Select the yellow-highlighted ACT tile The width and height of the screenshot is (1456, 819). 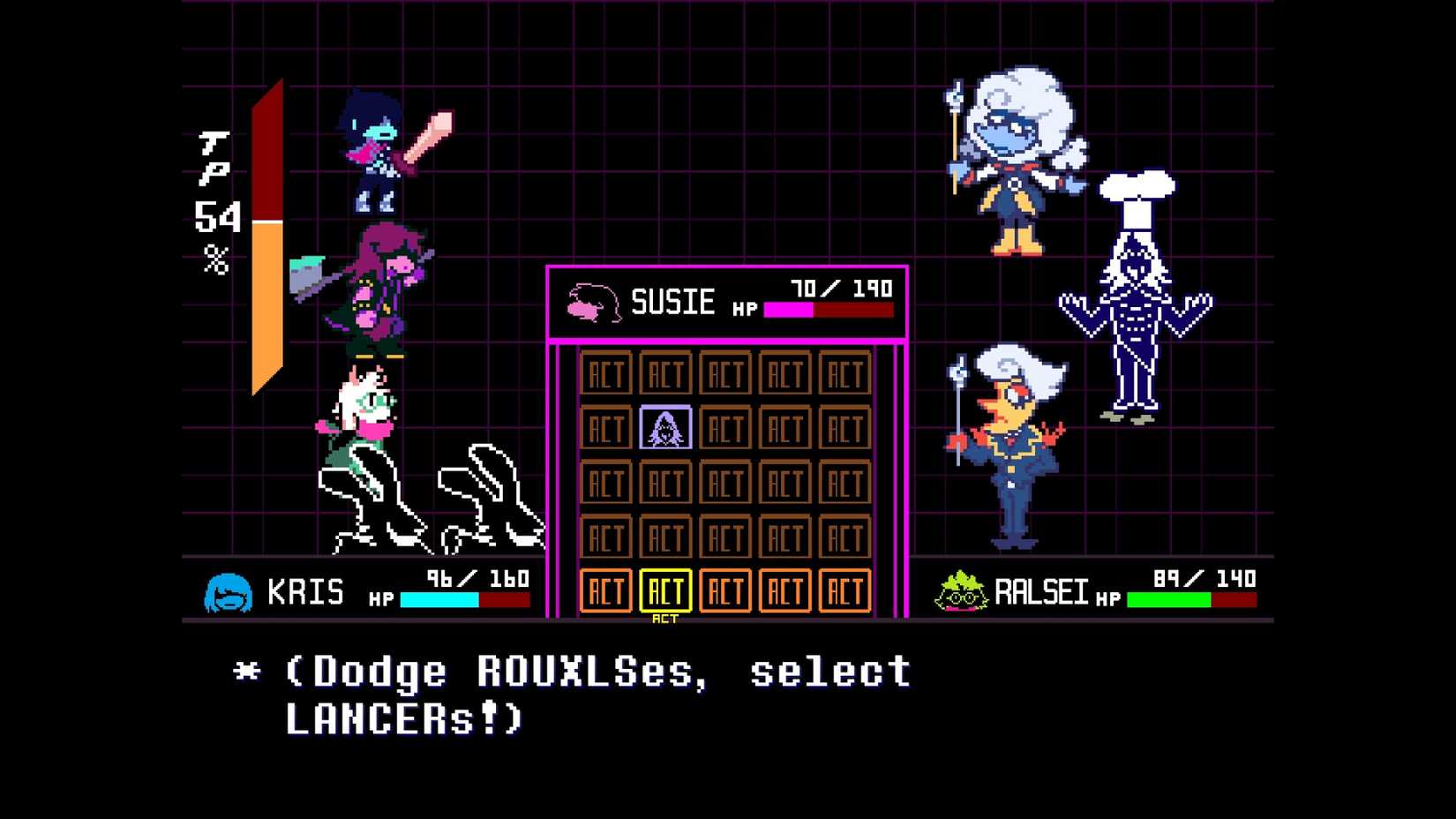coord(668,591)
